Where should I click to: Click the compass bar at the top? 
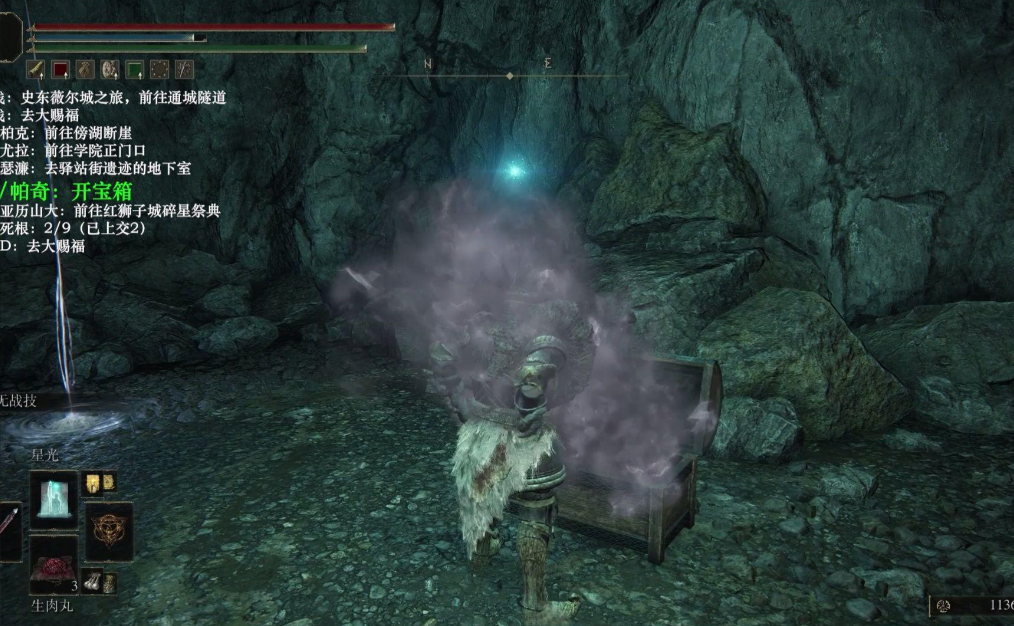[510, 74]
